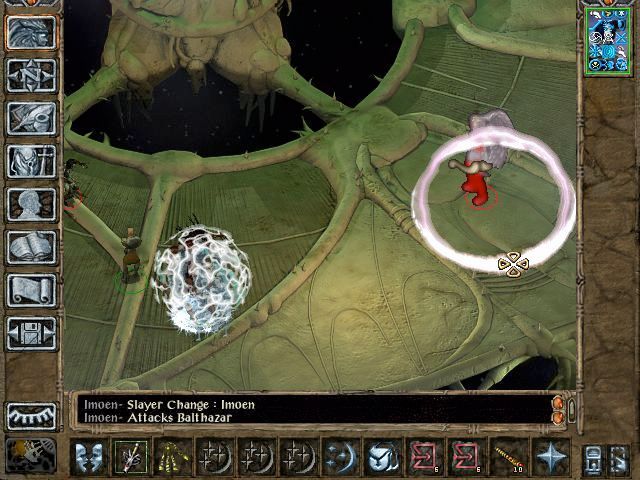
Task: Open the special abilities star button
Action: point(551,457)
